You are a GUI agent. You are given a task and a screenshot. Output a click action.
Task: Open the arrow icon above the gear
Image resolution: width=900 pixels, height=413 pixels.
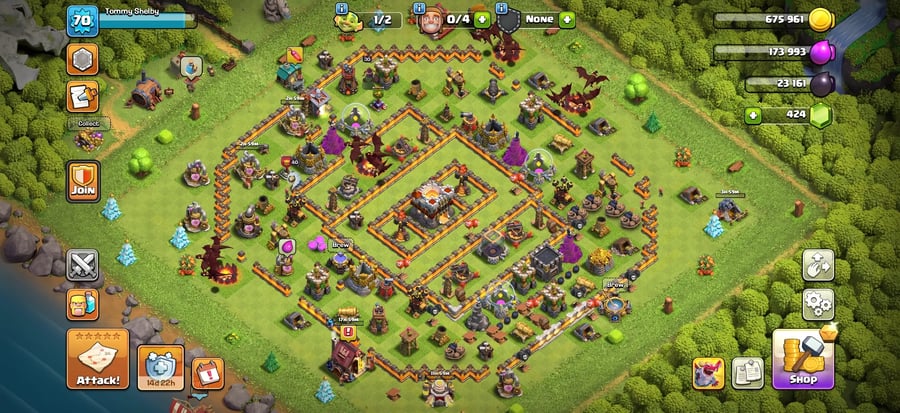pos(818,265)
